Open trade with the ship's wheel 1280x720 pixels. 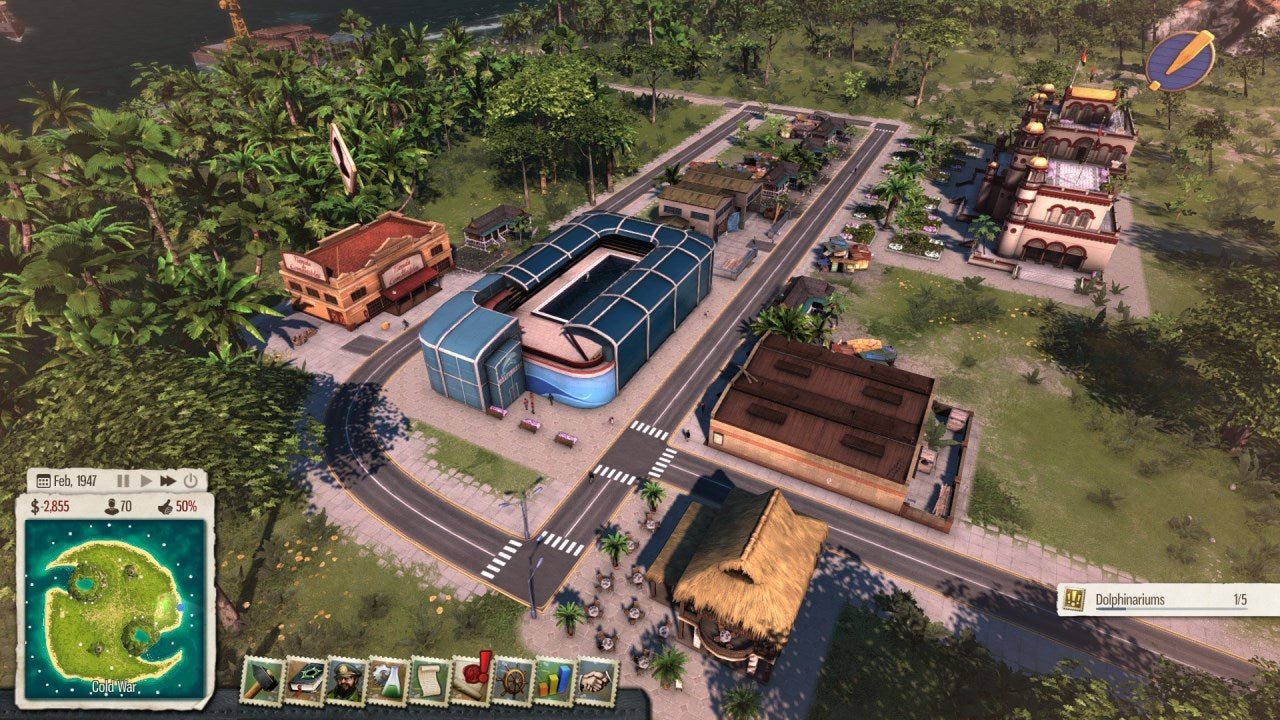tap(513, 680)
